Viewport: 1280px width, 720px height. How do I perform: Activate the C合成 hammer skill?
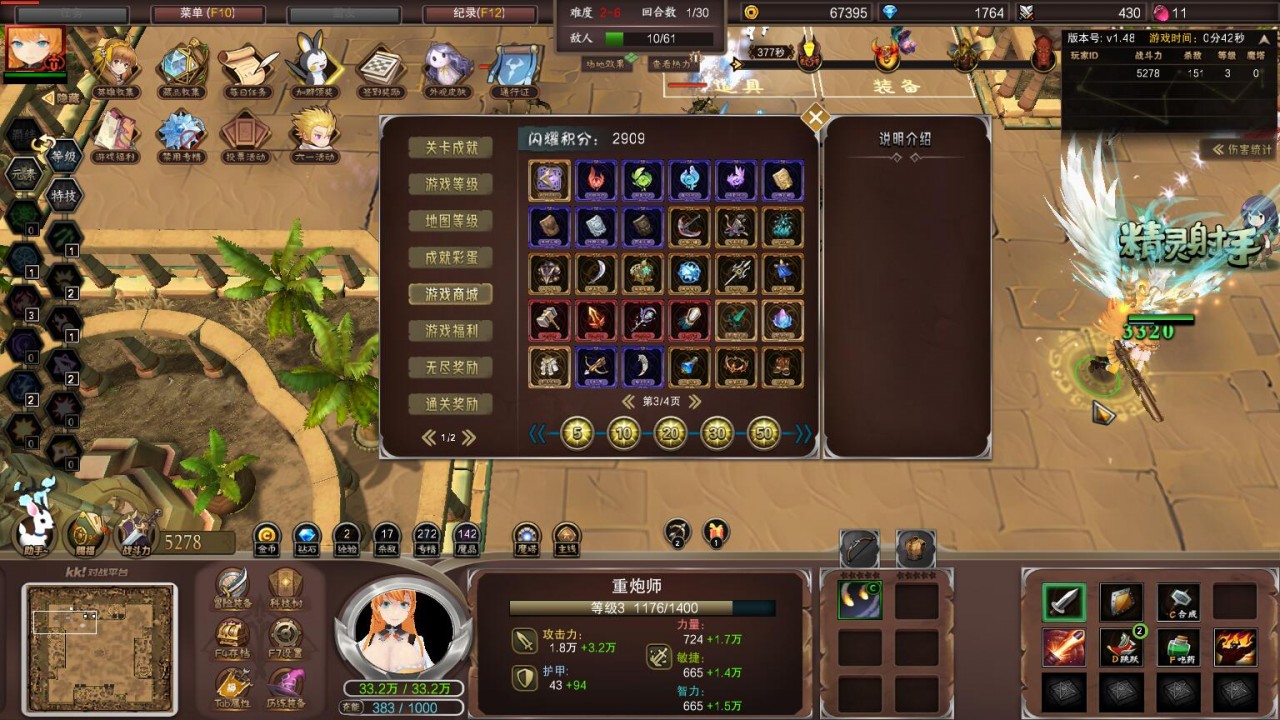pyautogui.click(x=1179, y=602)
